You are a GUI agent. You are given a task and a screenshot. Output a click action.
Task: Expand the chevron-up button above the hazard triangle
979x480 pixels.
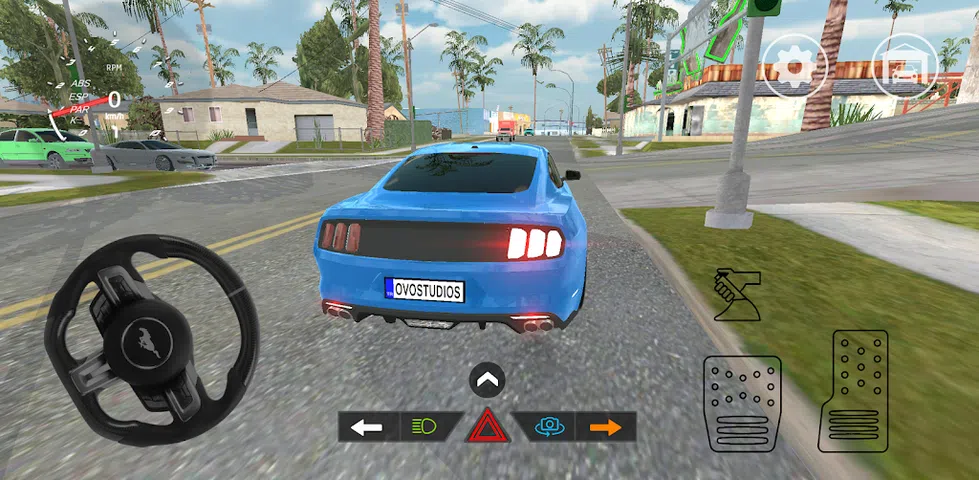tap(487, 380)
